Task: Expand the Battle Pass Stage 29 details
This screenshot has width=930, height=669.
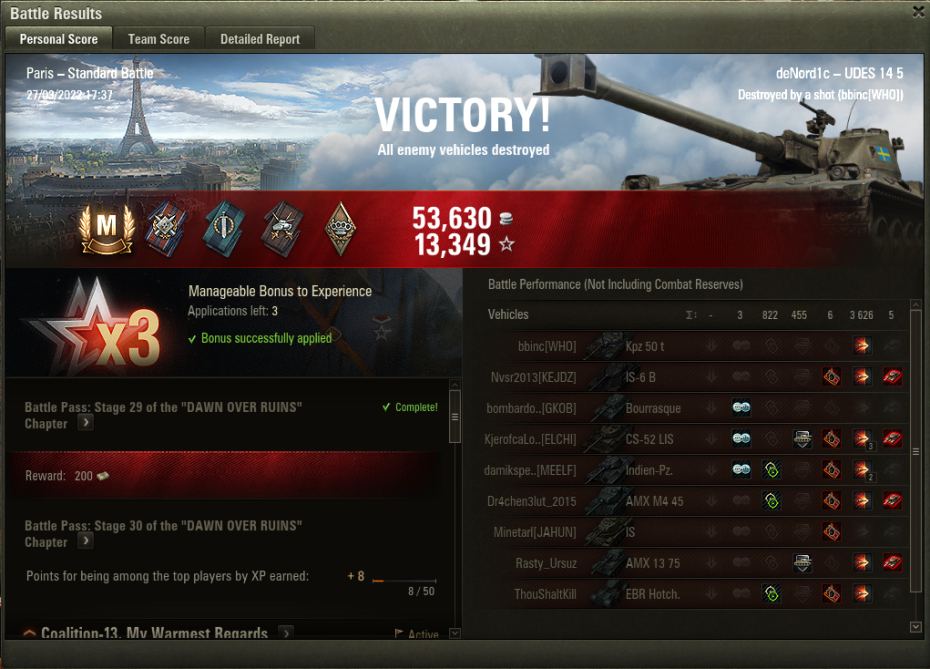Action: 86,423
